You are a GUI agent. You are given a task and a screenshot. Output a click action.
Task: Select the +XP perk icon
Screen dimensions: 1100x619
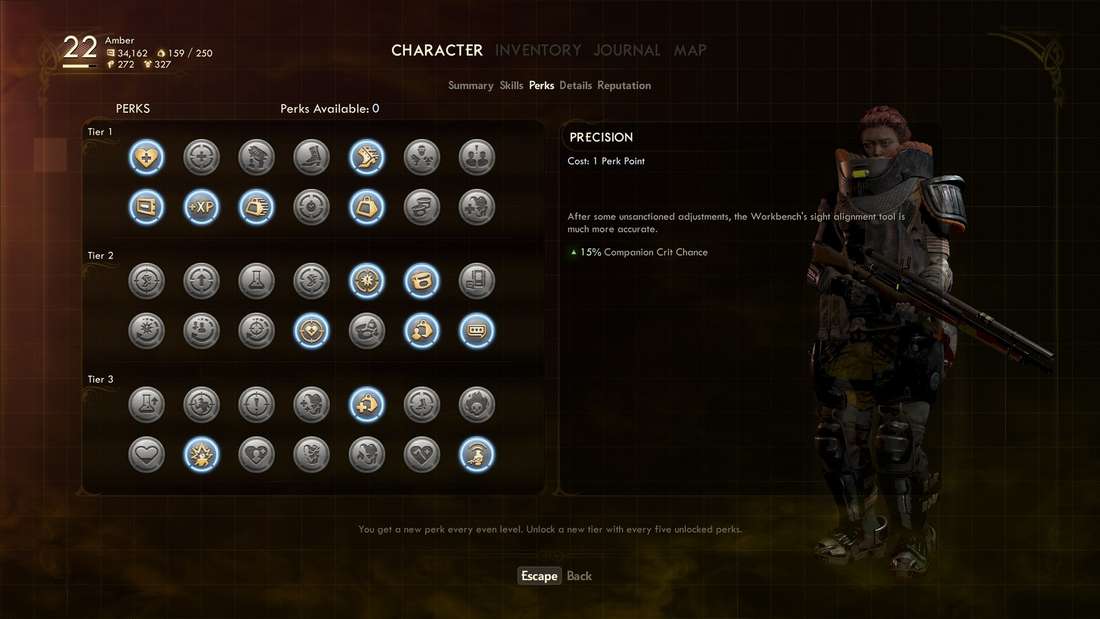click(201, 207)
